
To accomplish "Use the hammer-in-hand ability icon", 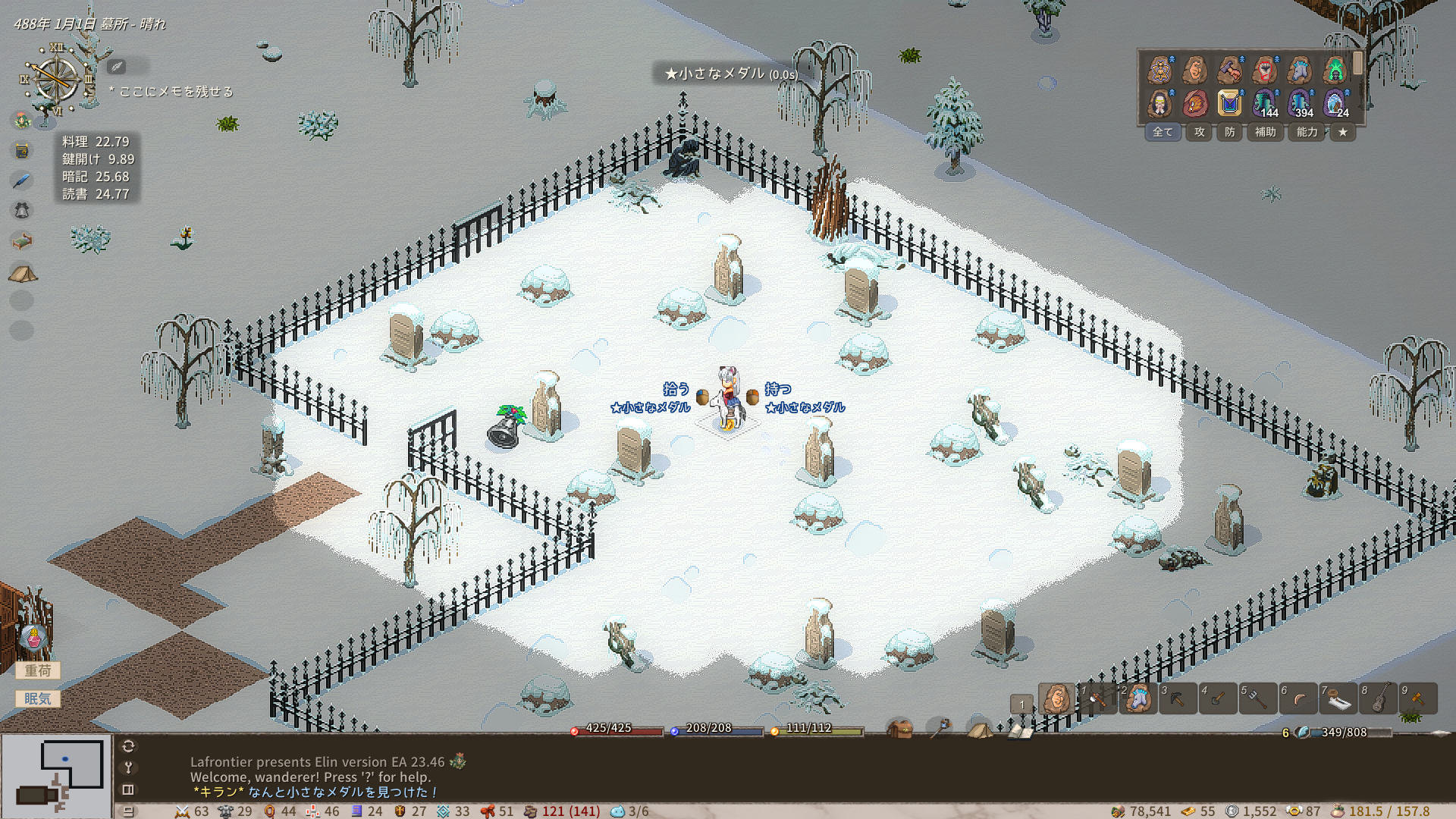I will coord(1230,71).
